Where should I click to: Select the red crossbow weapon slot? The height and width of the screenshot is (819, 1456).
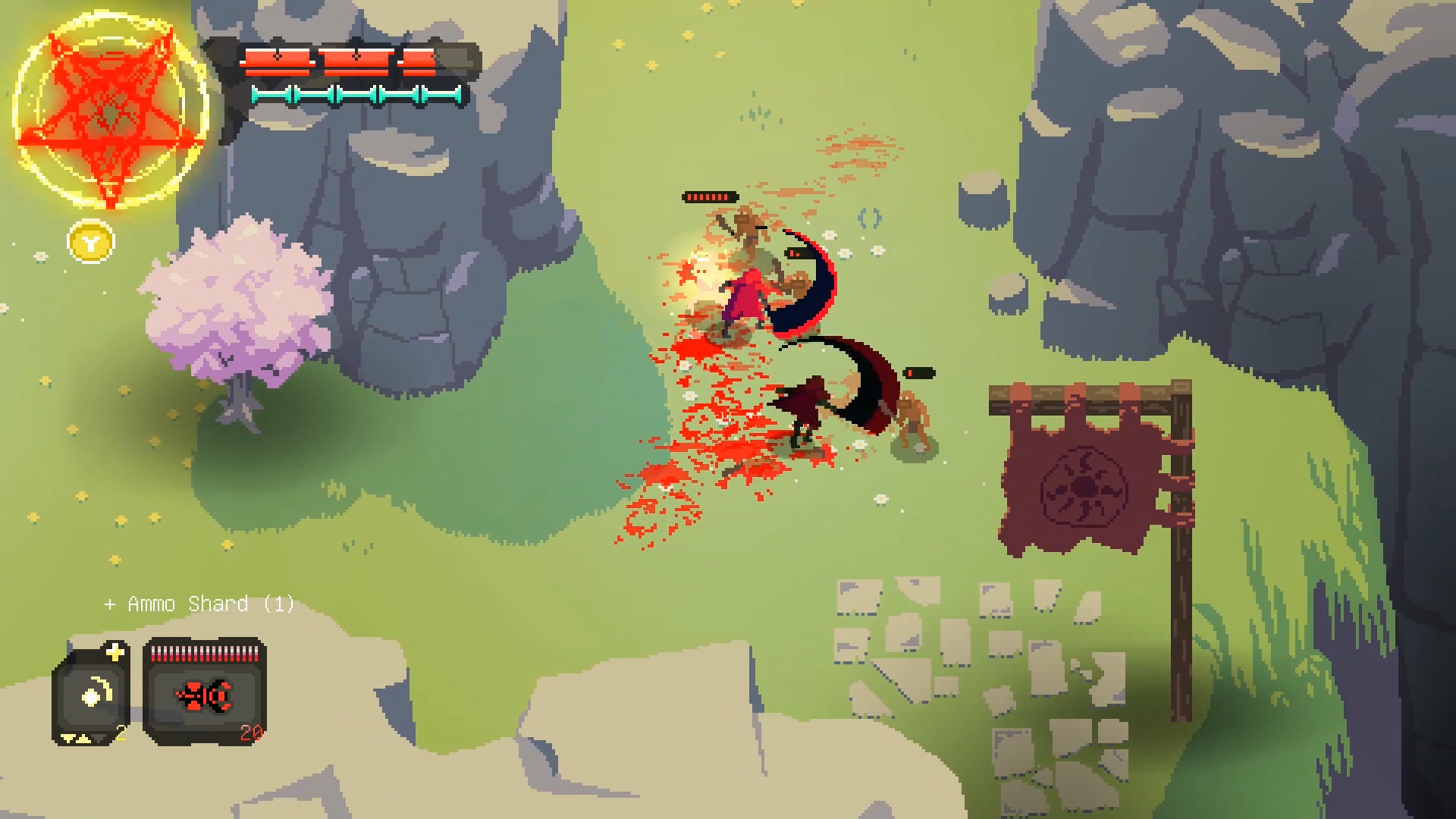click(x=204, y=693)
